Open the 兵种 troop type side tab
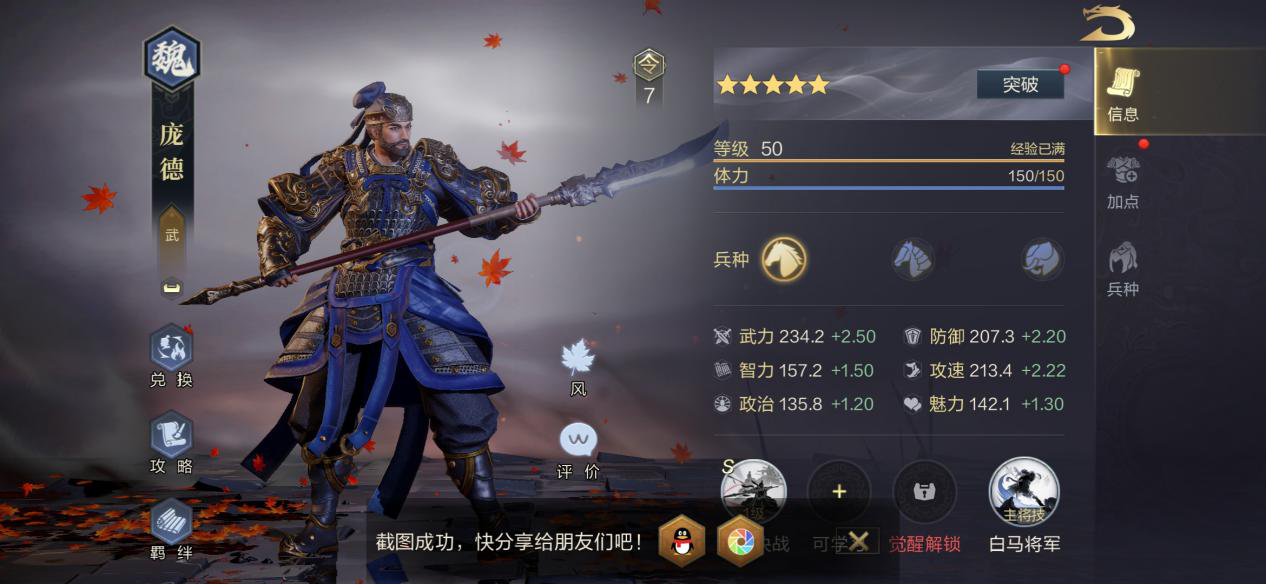Image resolution: width=1266 pixels, height=584 pixels. (x=1123, y=269)
